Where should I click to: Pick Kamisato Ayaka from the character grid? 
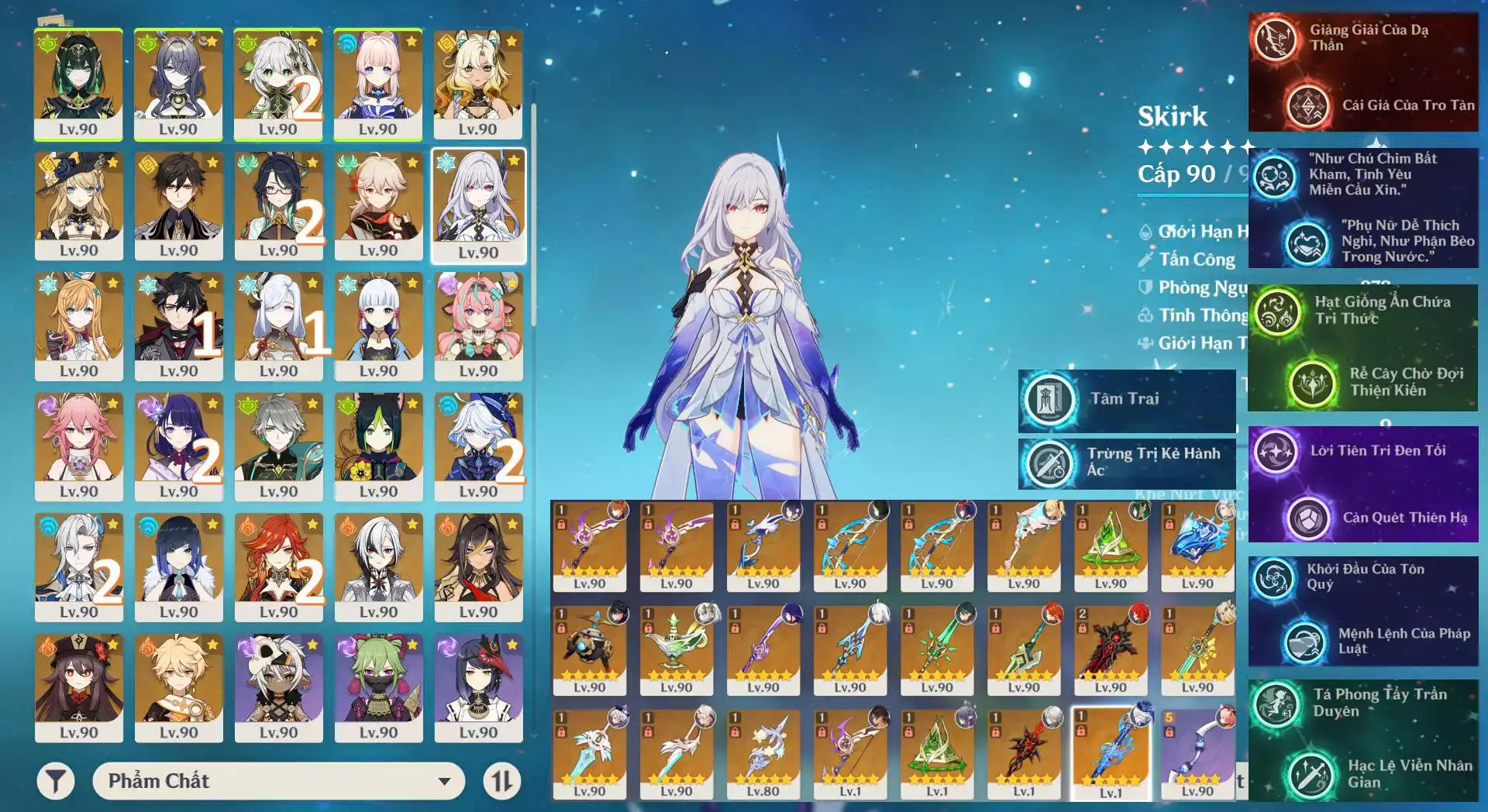tap(378, 326)
